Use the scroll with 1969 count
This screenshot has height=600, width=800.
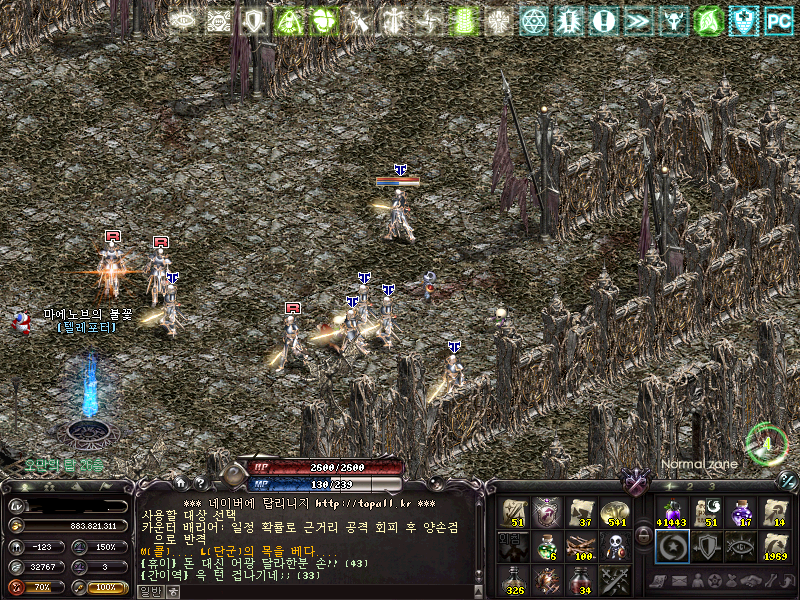774,546
